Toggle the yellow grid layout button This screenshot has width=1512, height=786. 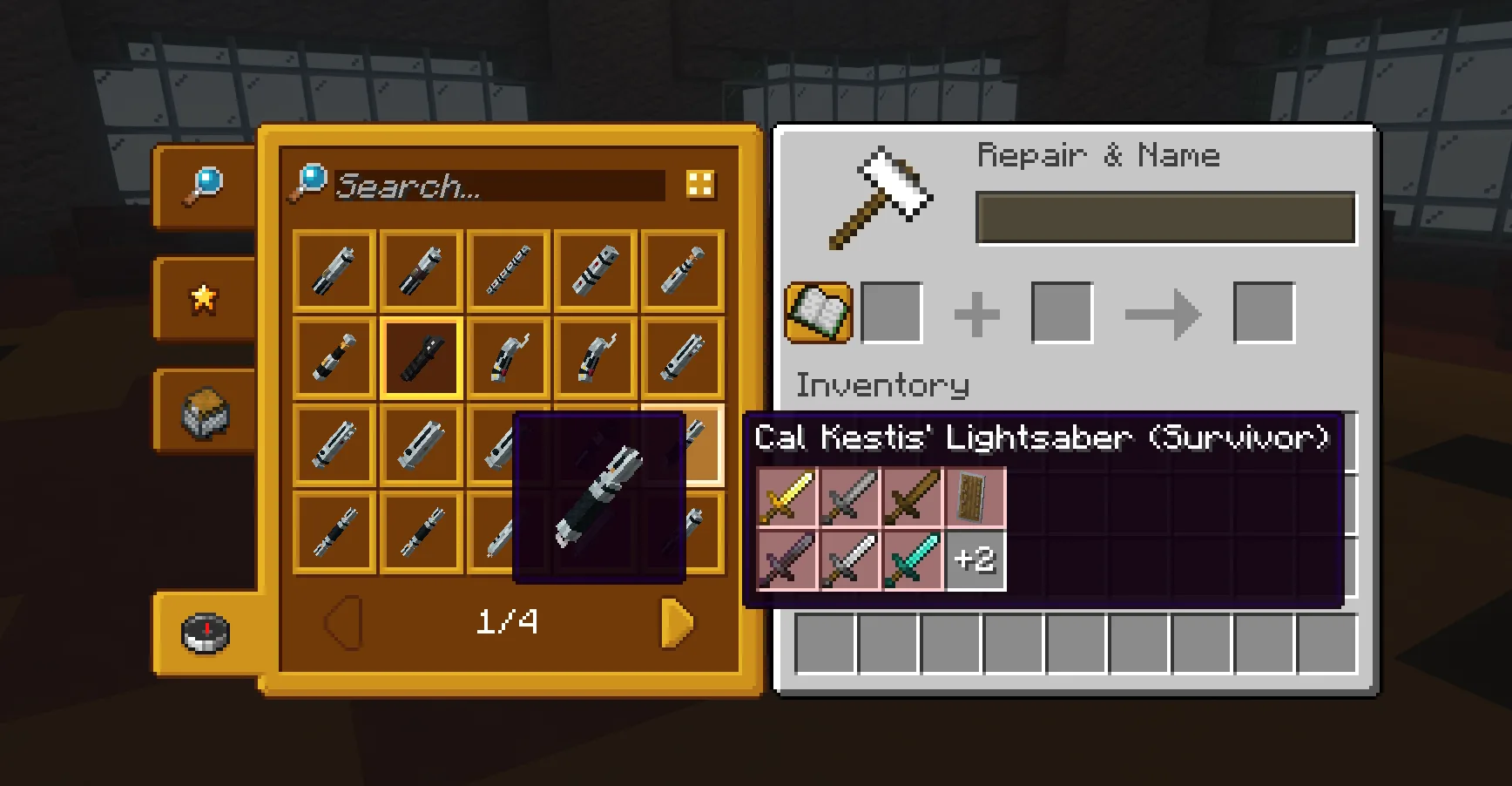[x=700, y=185]
